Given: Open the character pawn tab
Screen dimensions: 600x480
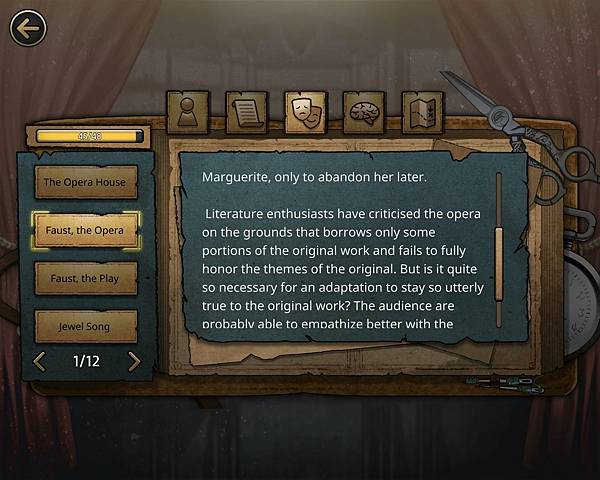Looking at the screenshot, I should (x=187, y=111).
